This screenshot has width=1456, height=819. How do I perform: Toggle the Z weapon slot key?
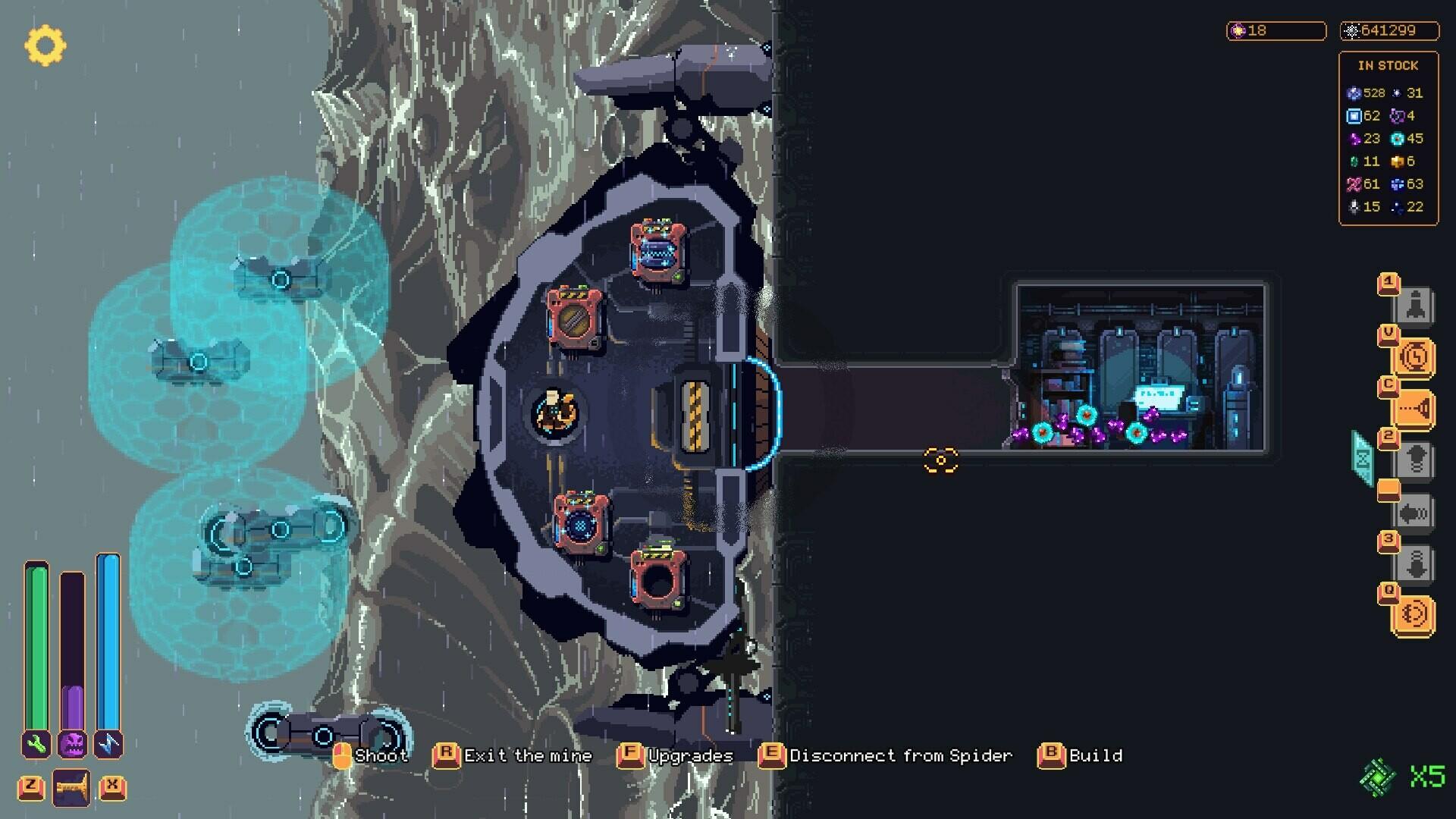(x=30, y=787)
